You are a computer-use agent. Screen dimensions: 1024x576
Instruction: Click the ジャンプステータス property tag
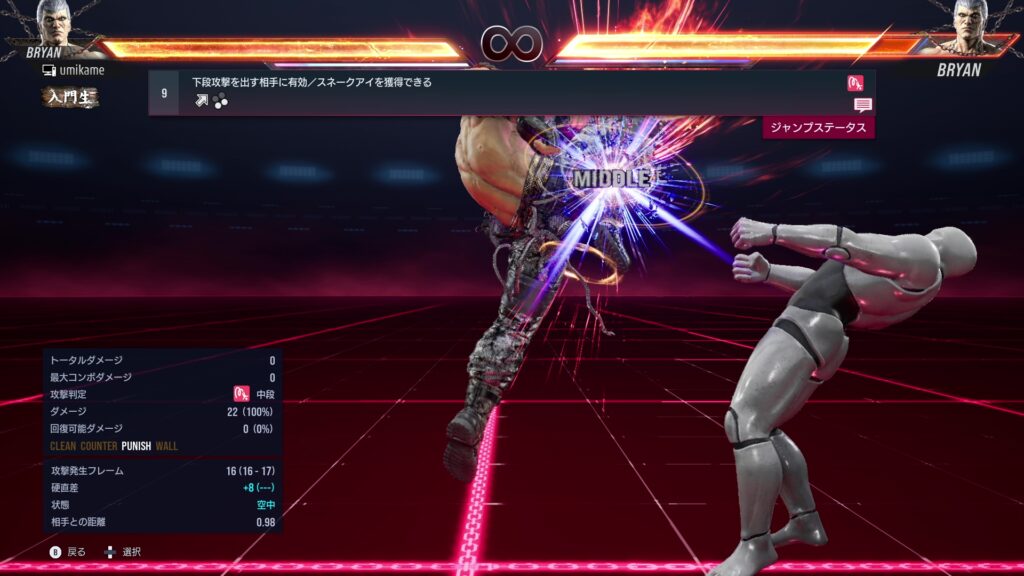(x=818, y=127)
